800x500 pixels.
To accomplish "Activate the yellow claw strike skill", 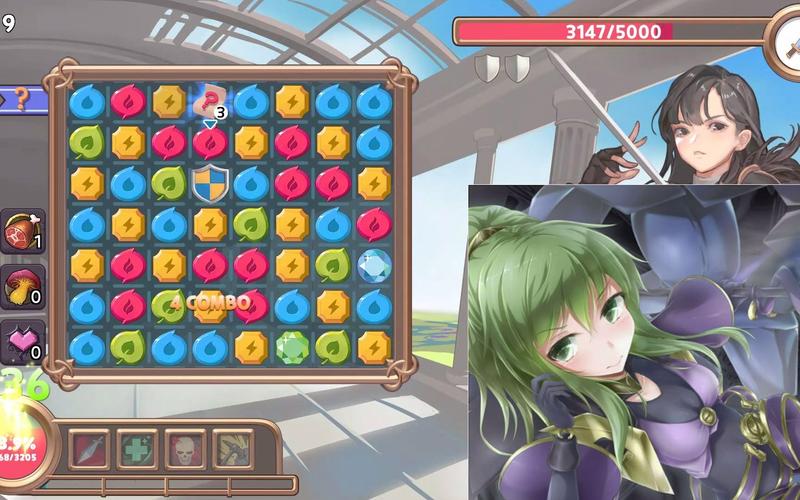I will coord(231,447).
